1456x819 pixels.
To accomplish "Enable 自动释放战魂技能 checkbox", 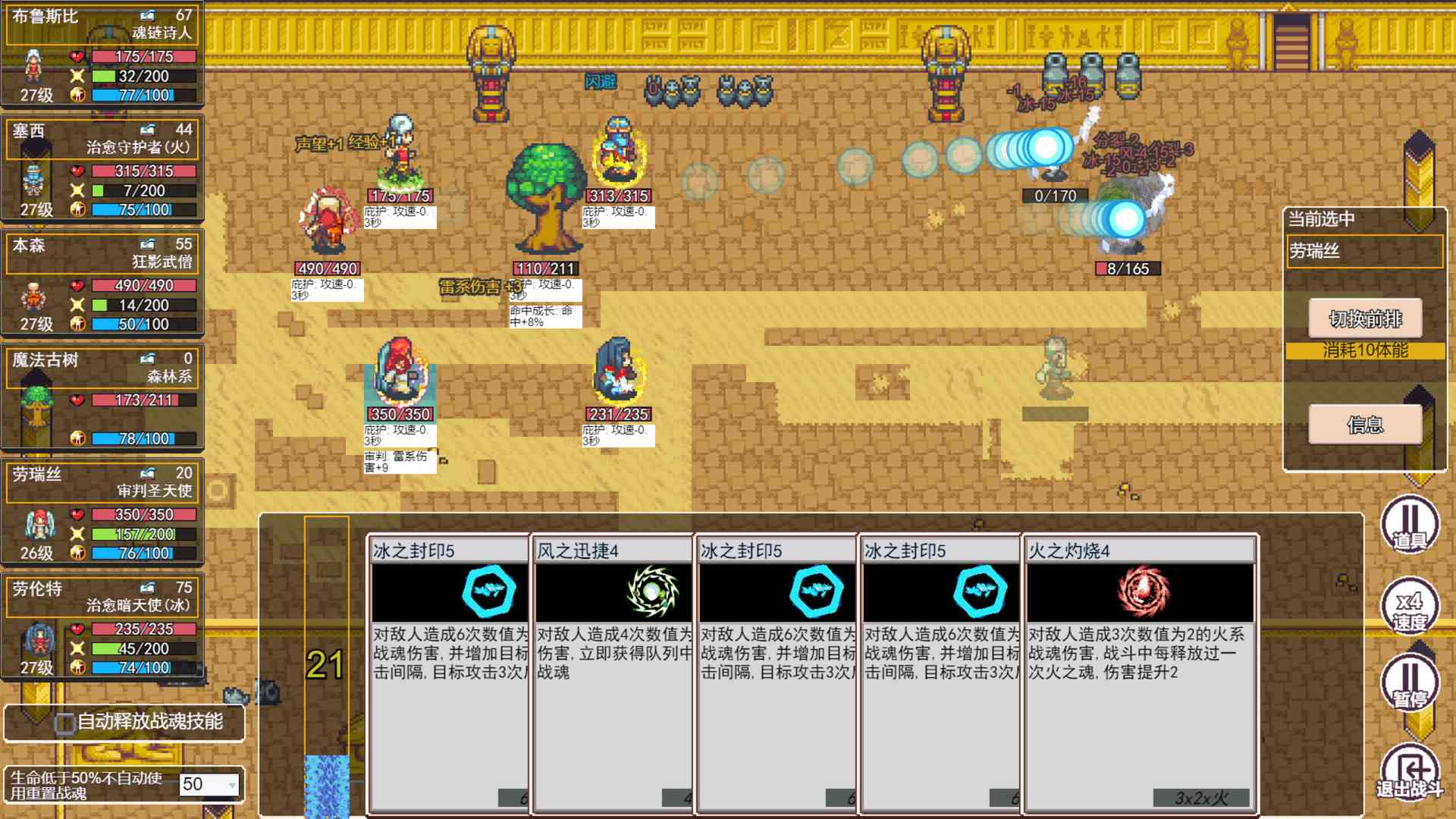I will click(x=64, y=722).
